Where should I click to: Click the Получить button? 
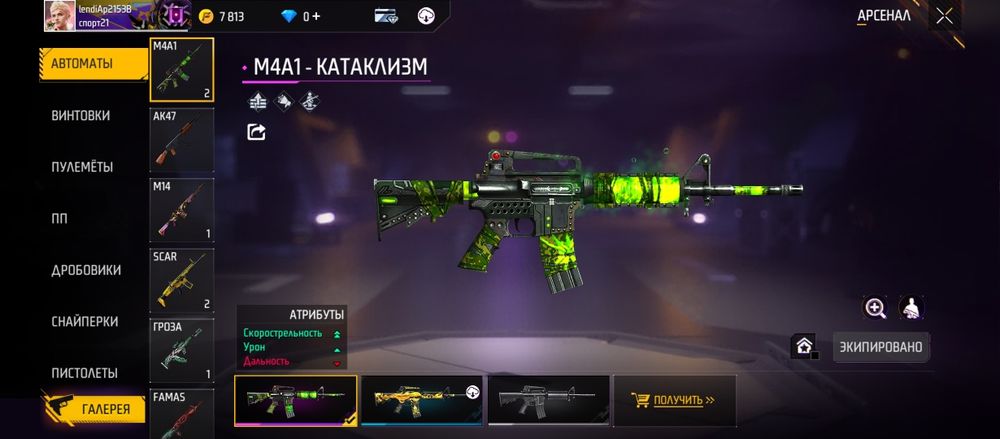tap(675, 400)
